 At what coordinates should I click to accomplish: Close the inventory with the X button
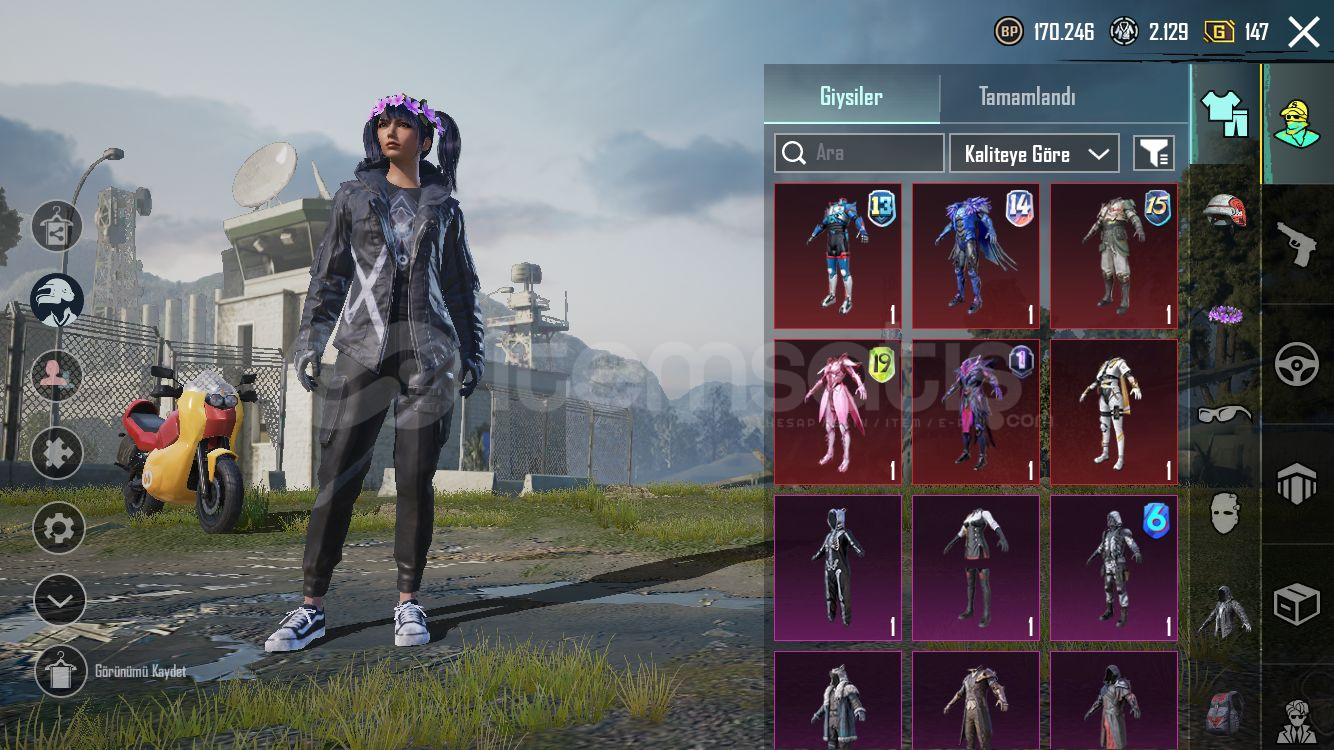tap(1304, 32)
